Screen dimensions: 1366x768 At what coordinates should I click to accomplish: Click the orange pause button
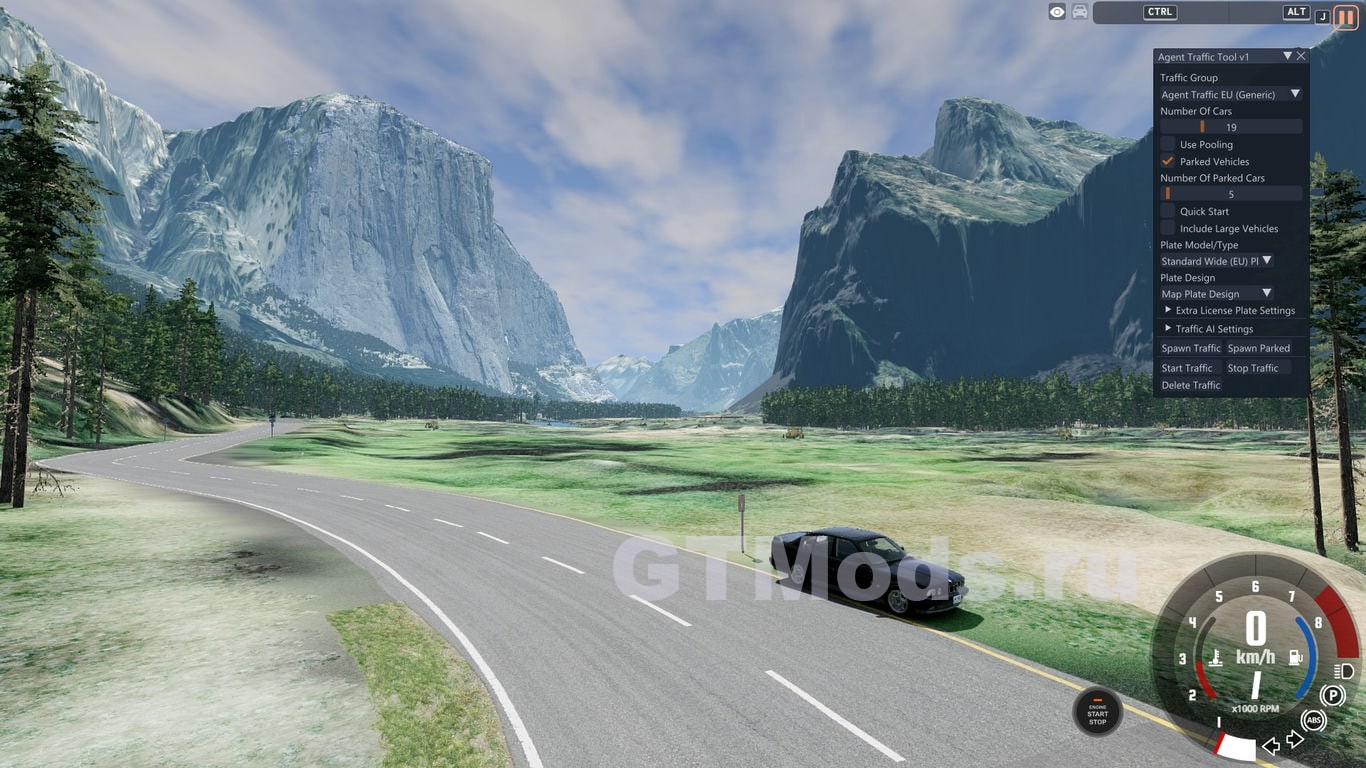click(1346, 17)
